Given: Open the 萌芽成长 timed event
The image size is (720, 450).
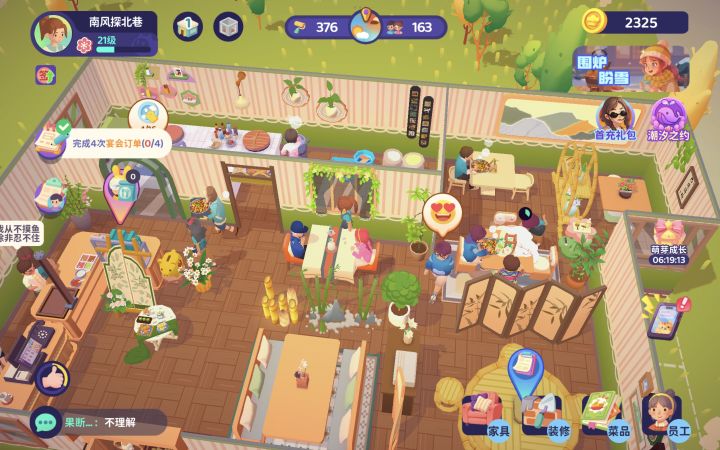Looking at the screenshot, I should [668, 242].
